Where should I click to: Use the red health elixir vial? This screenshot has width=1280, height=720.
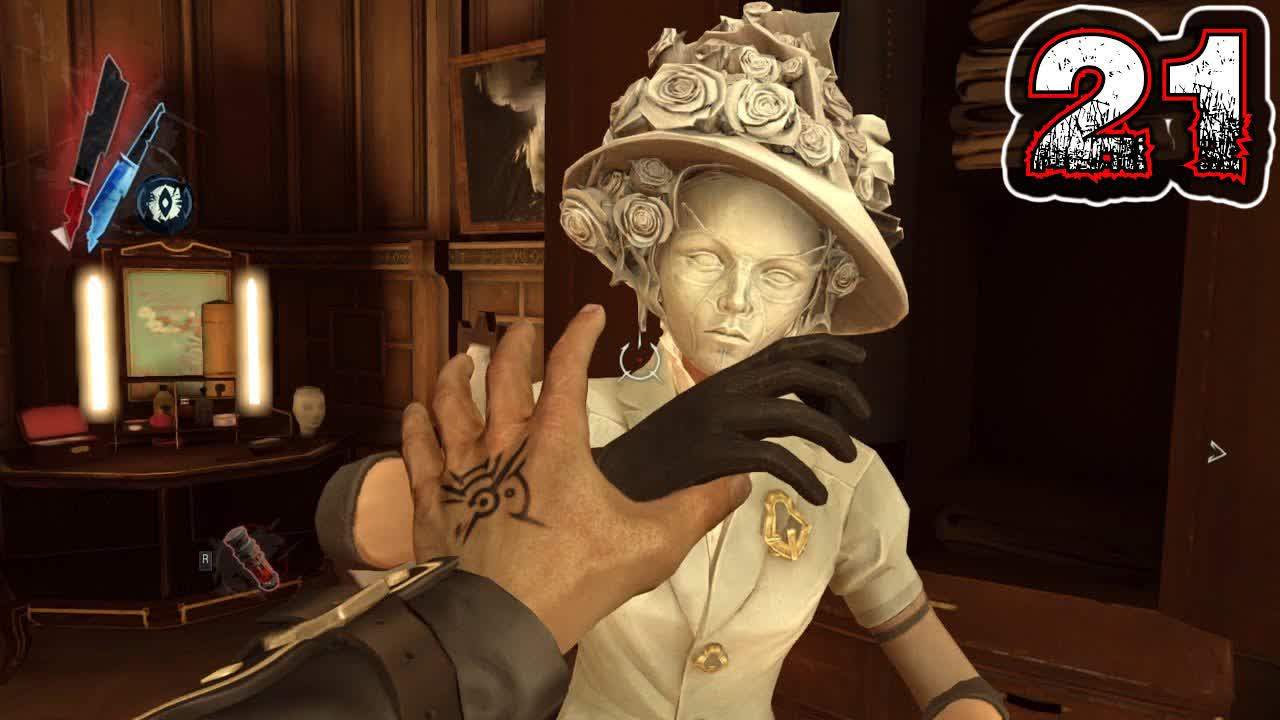point(249,558)
